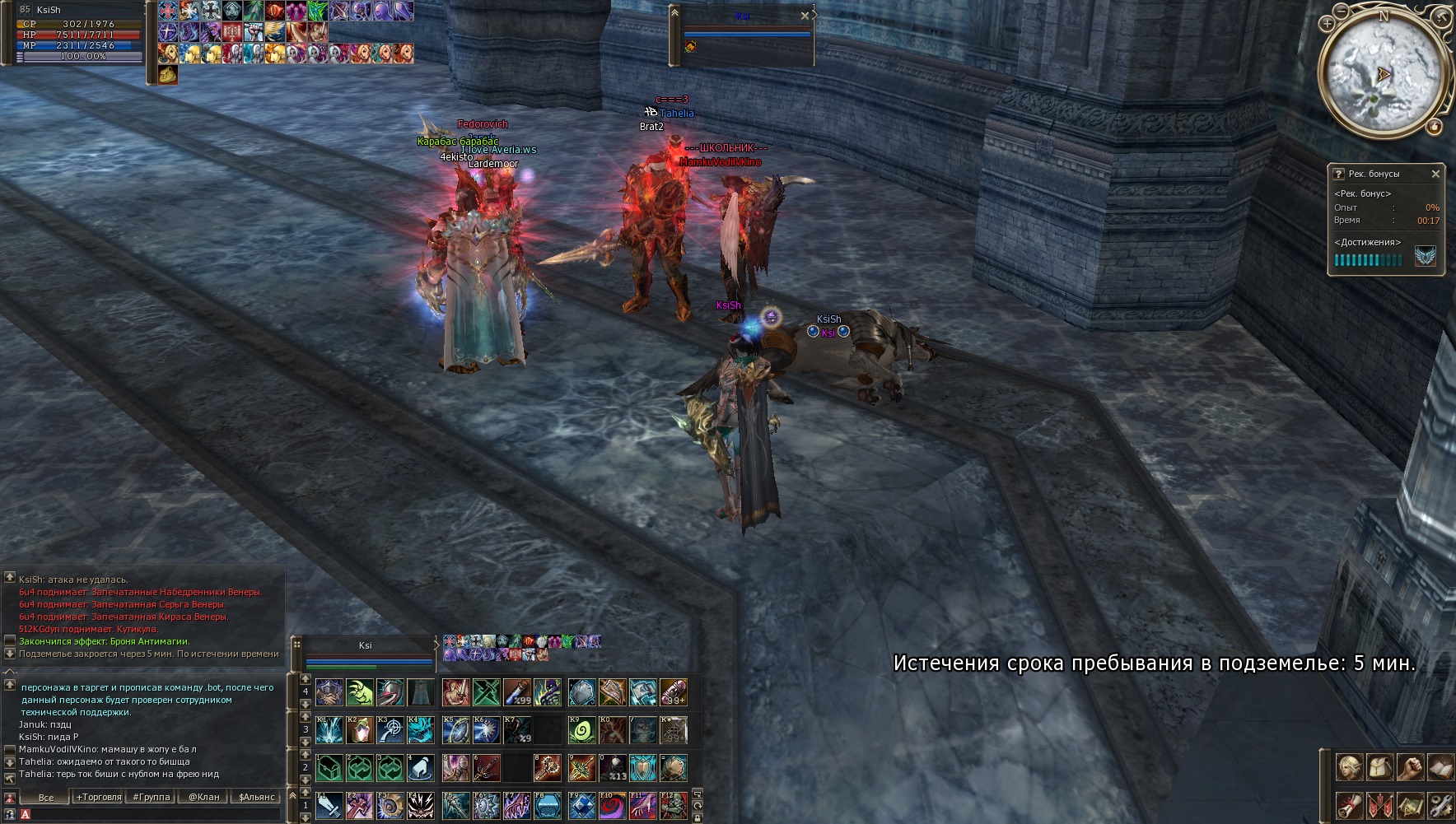
Task: Switch chat to the +Торговля tab
Action: point(99,797)
